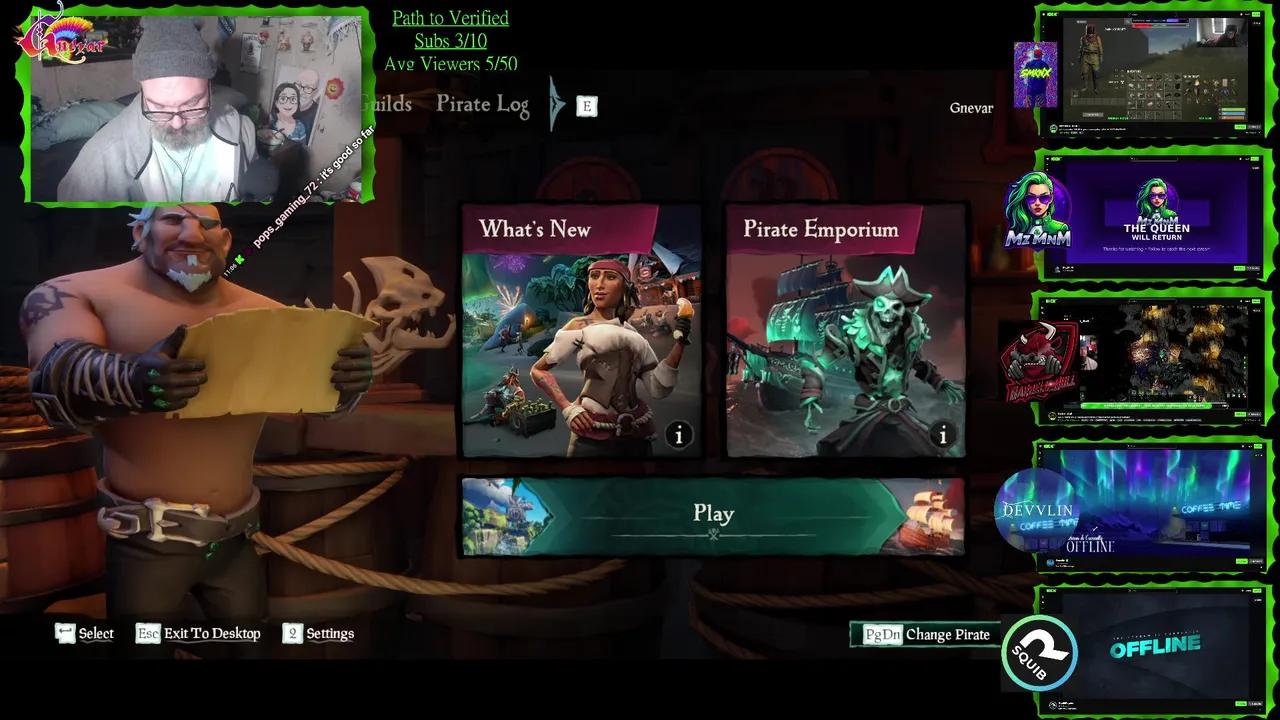
Task: Click the Path to Verified link
Action: click(450, 17)
